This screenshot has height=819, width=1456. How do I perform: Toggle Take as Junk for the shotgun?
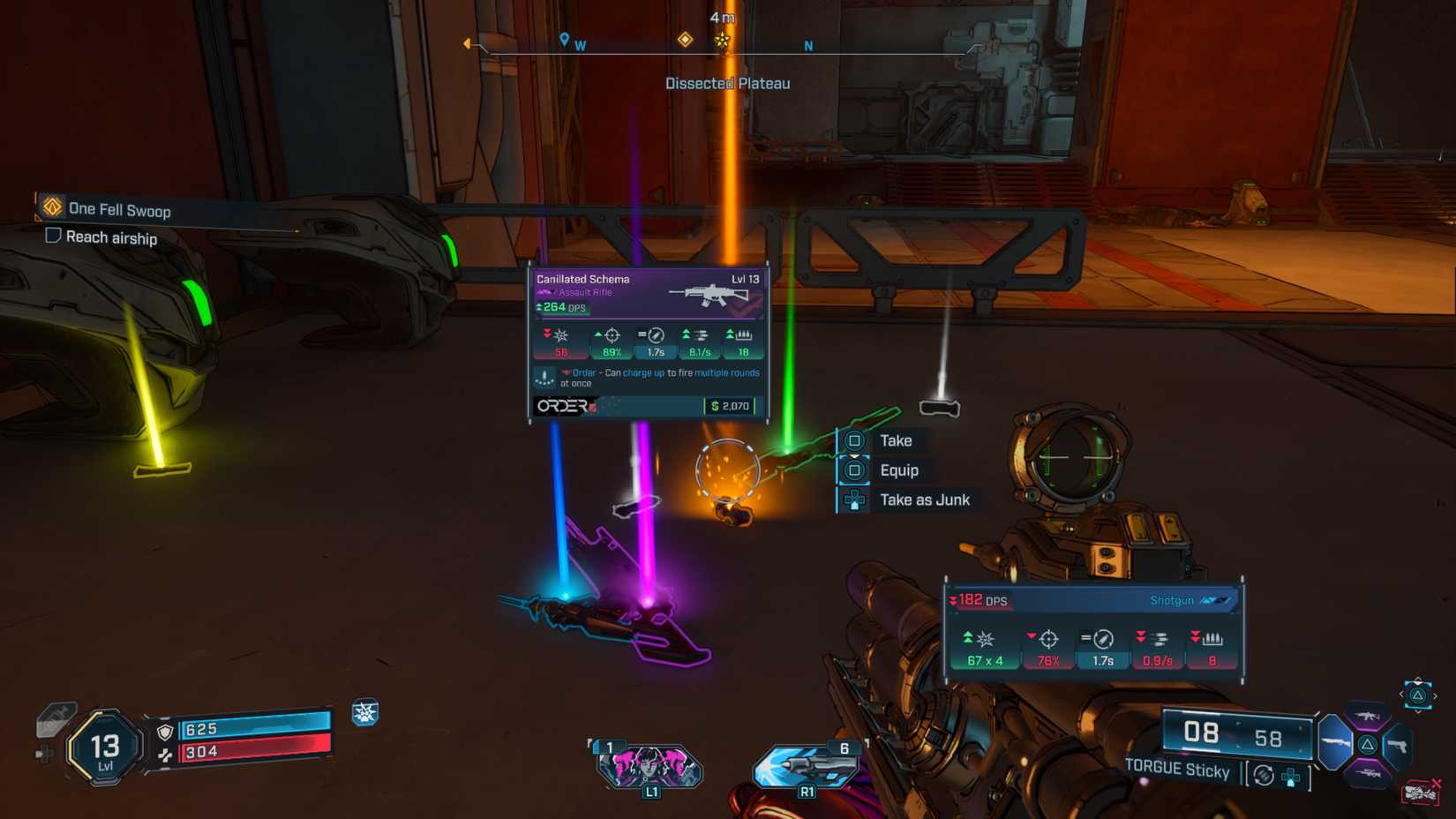click(925, 499)
